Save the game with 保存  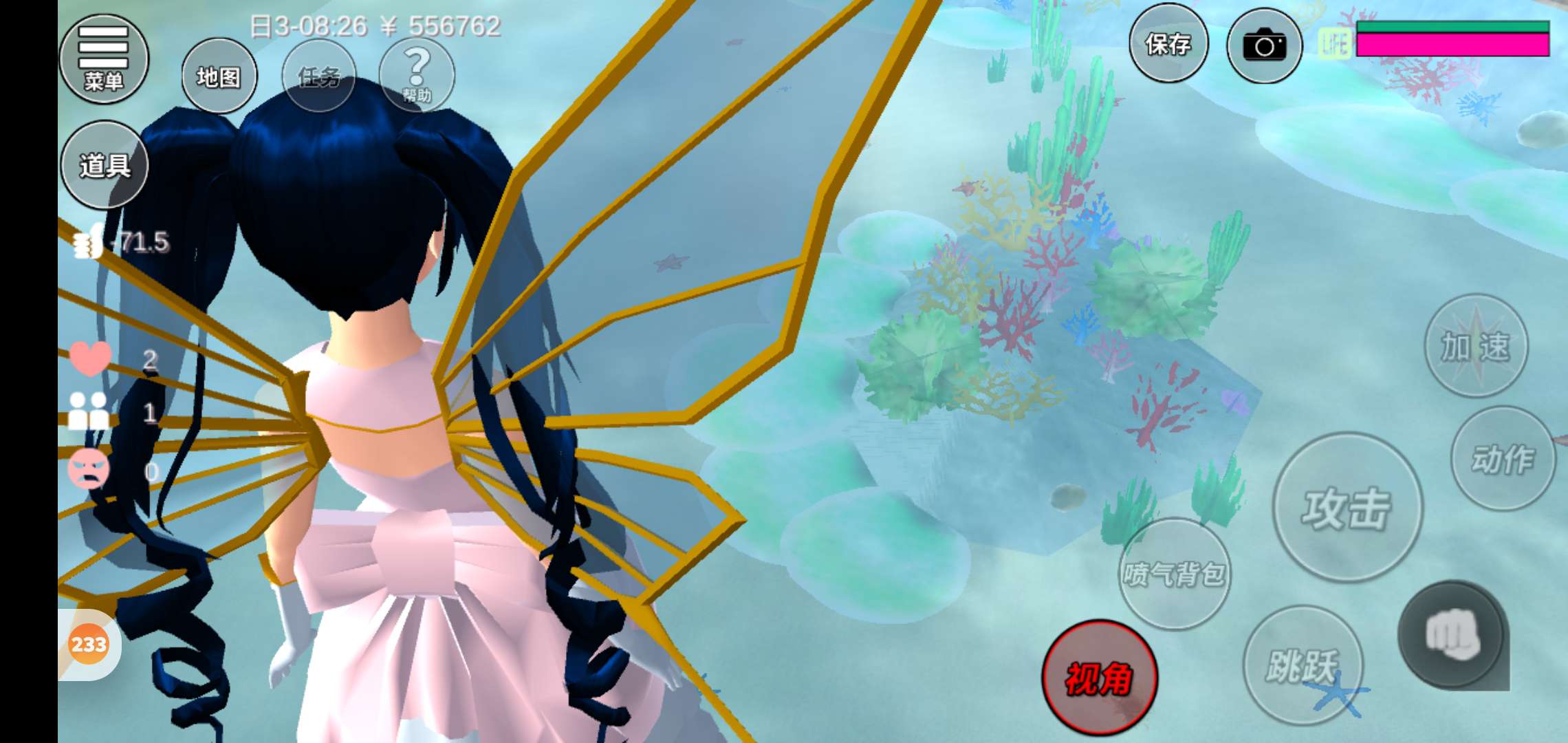tap(1168, 45)
